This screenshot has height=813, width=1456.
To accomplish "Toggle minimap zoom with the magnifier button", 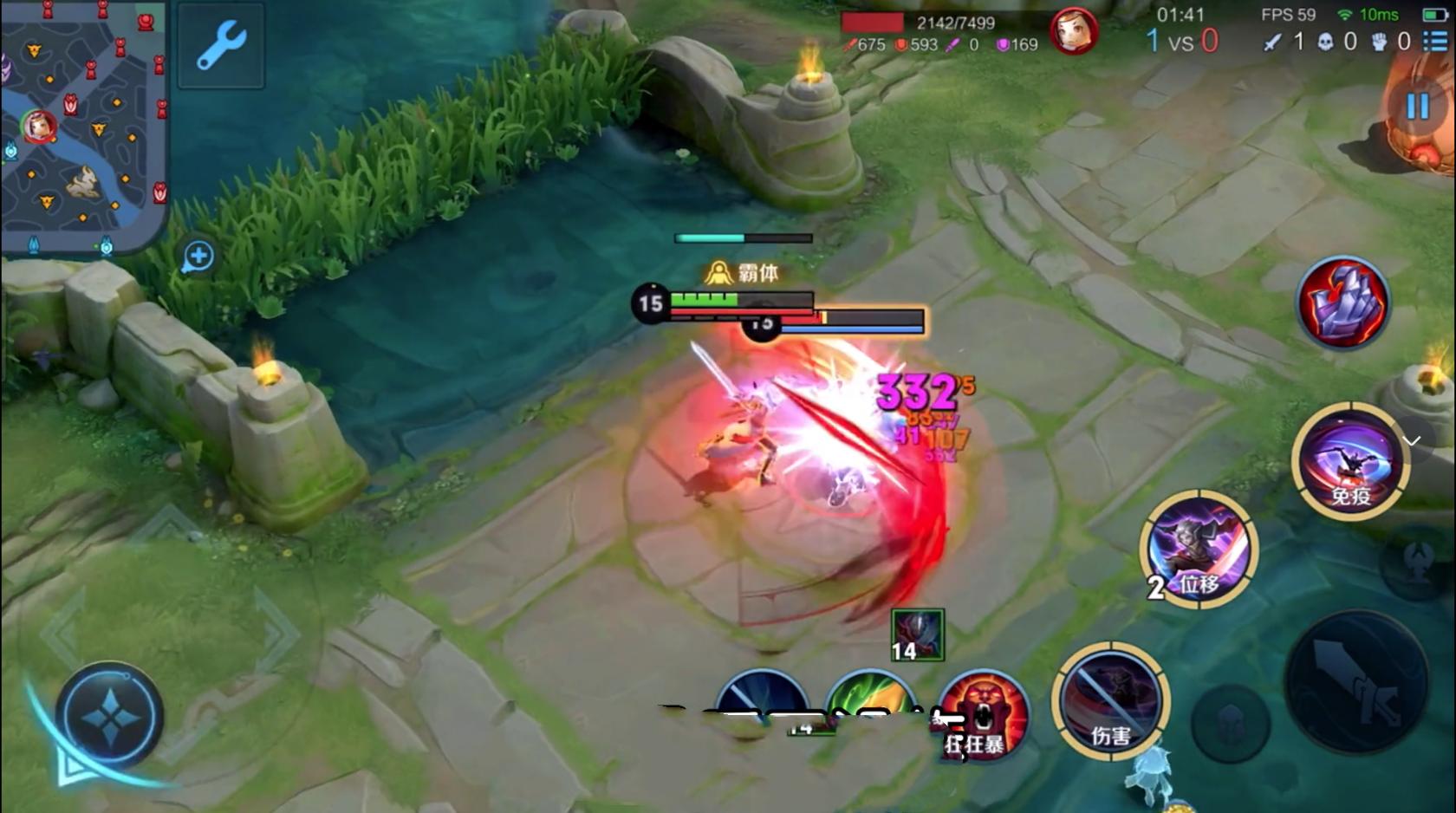I will tap(198, 254).
